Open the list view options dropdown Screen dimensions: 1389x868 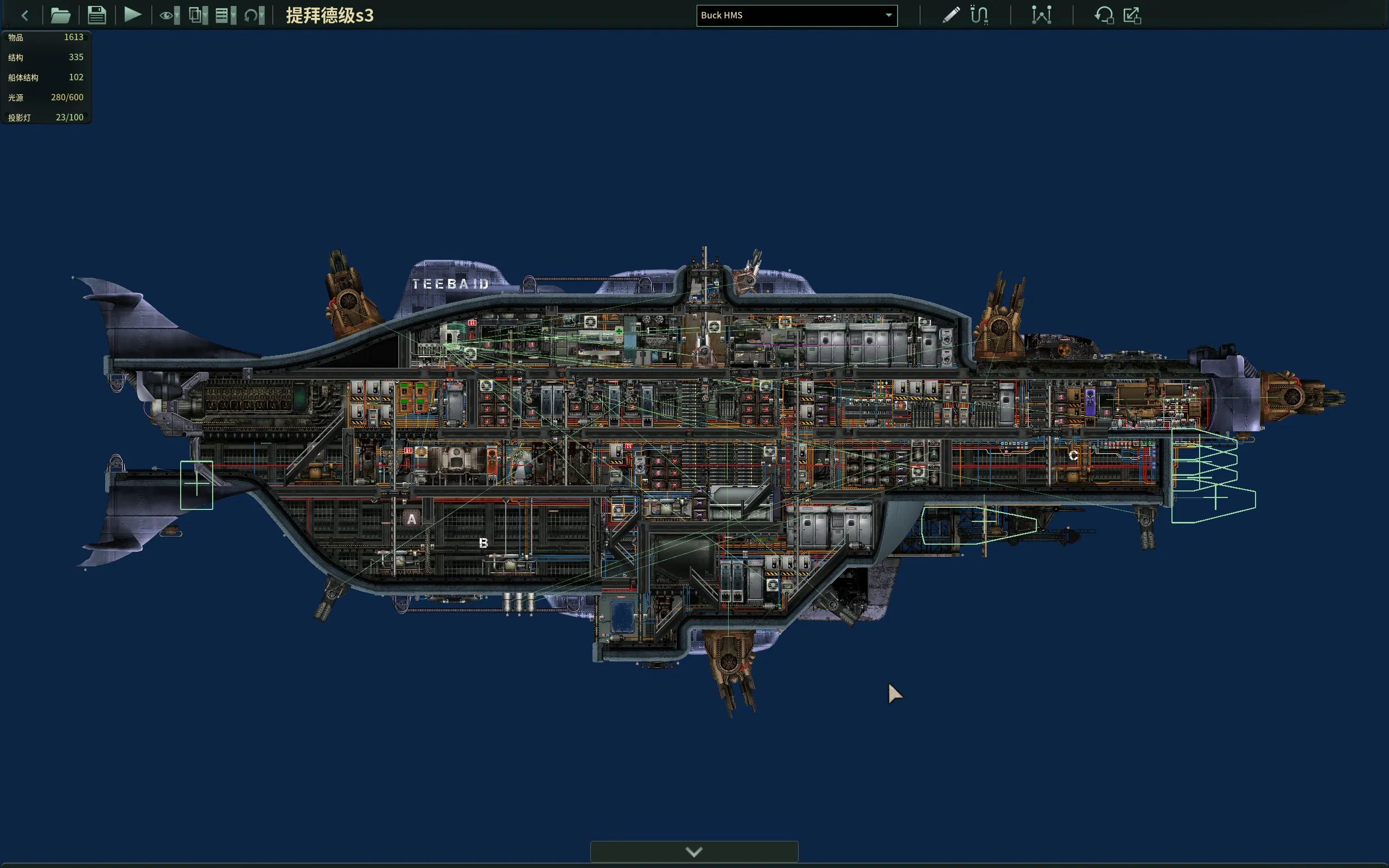pos(226,16)
